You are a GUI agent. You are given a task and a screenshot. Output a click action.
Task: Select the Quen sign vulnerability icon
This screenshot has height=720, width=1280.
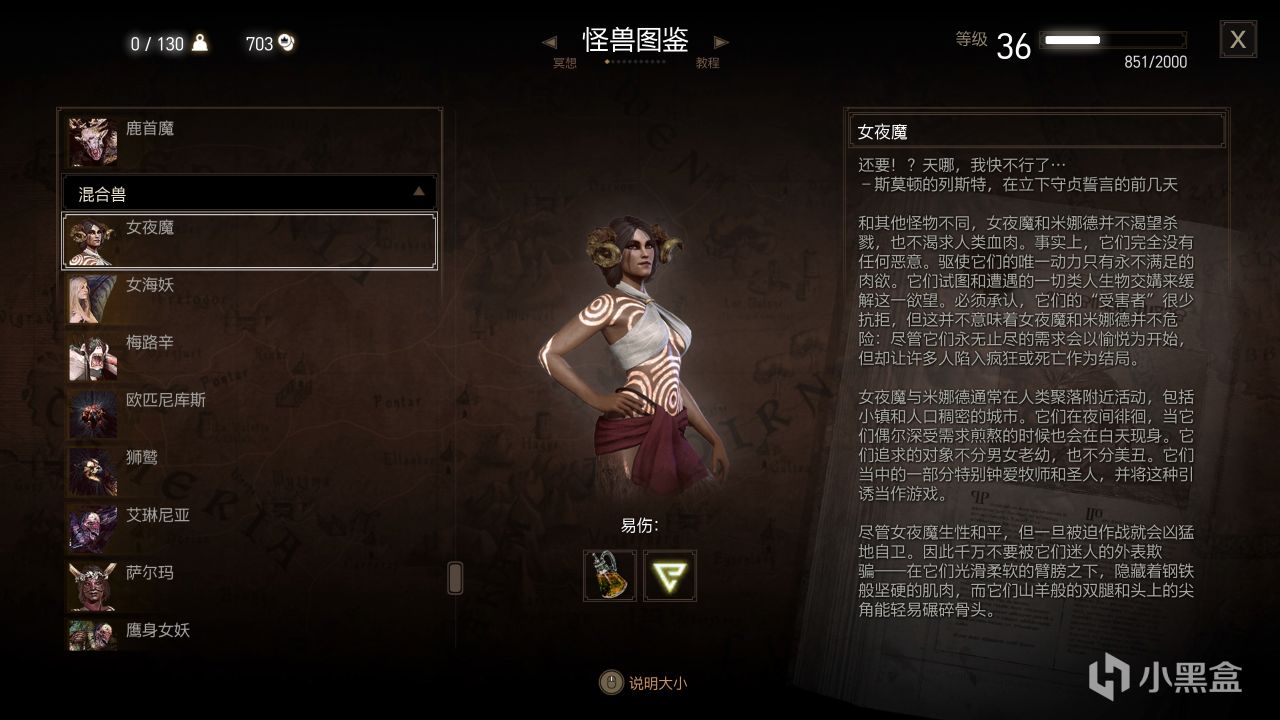pos(670,575)
